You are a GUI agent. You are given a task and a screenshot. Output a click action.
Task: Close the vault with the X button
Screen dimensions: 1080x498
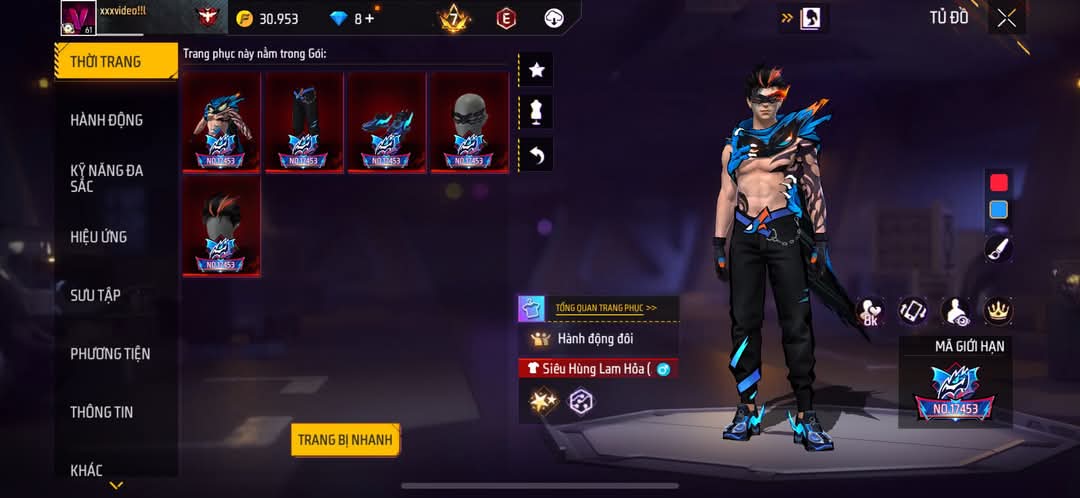tap(1006, 18)
